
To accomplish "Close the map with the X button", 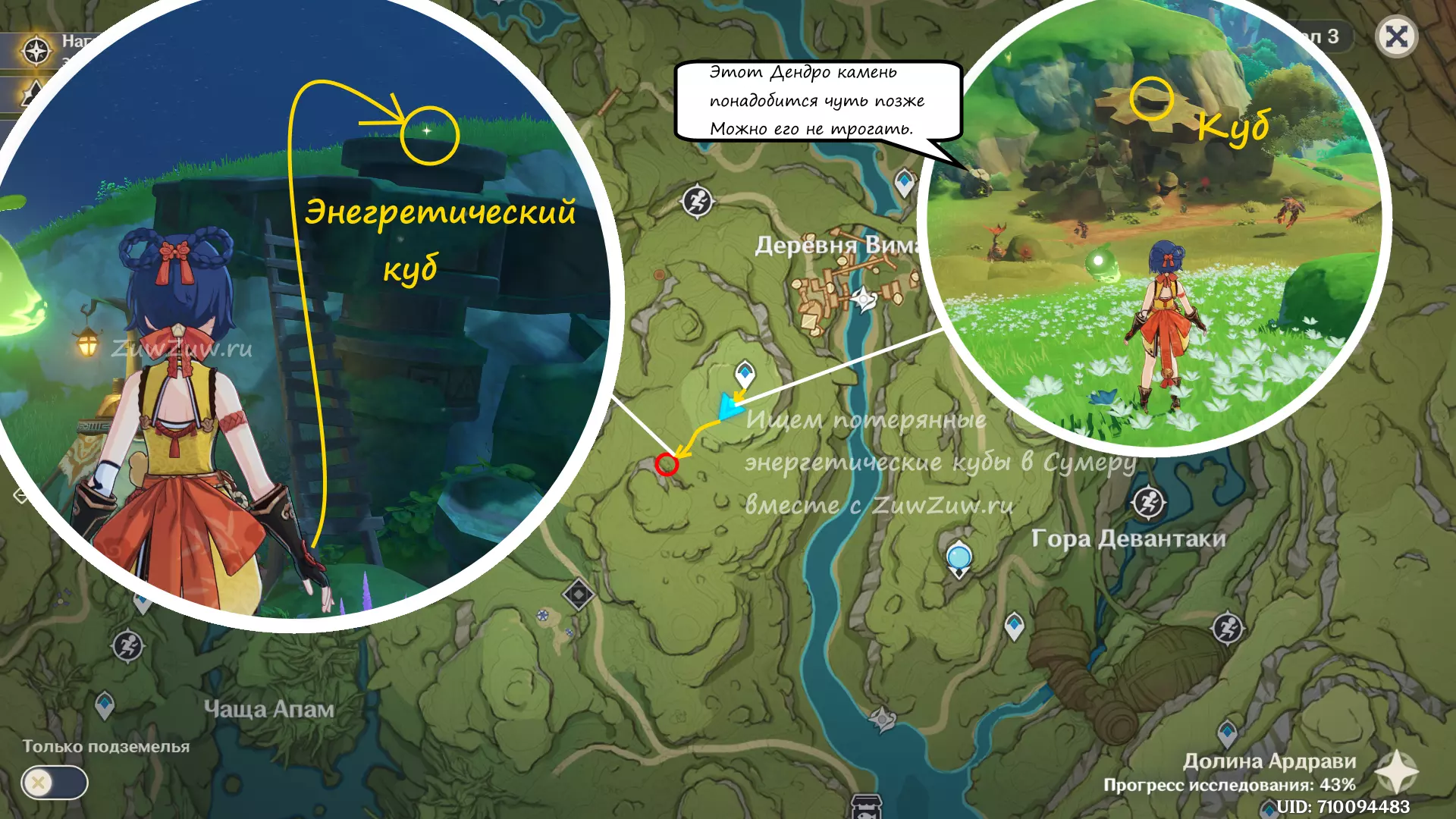I will [x=1396, y=36].
